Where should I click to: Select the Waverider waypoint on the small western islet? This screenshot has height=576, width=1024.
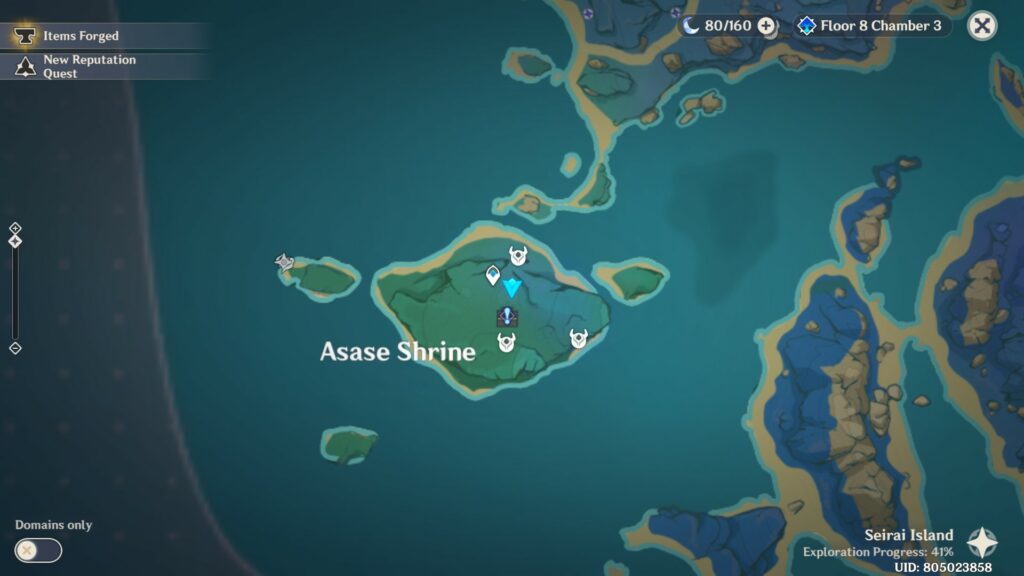click(x=285, y=263)
